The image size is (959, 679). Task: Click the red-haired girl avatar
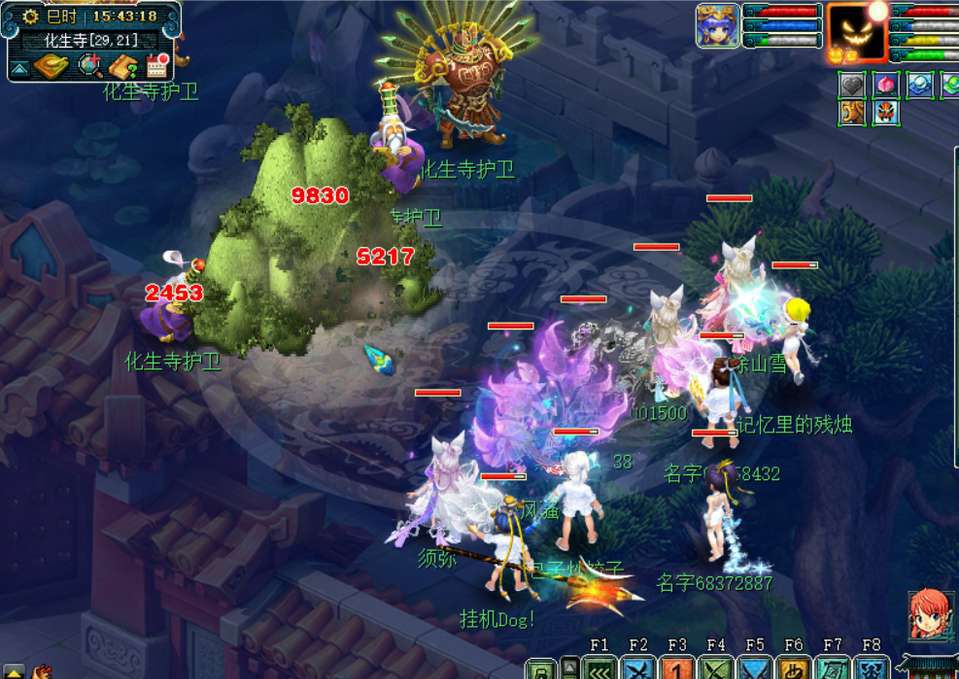[x=929, y=614]
